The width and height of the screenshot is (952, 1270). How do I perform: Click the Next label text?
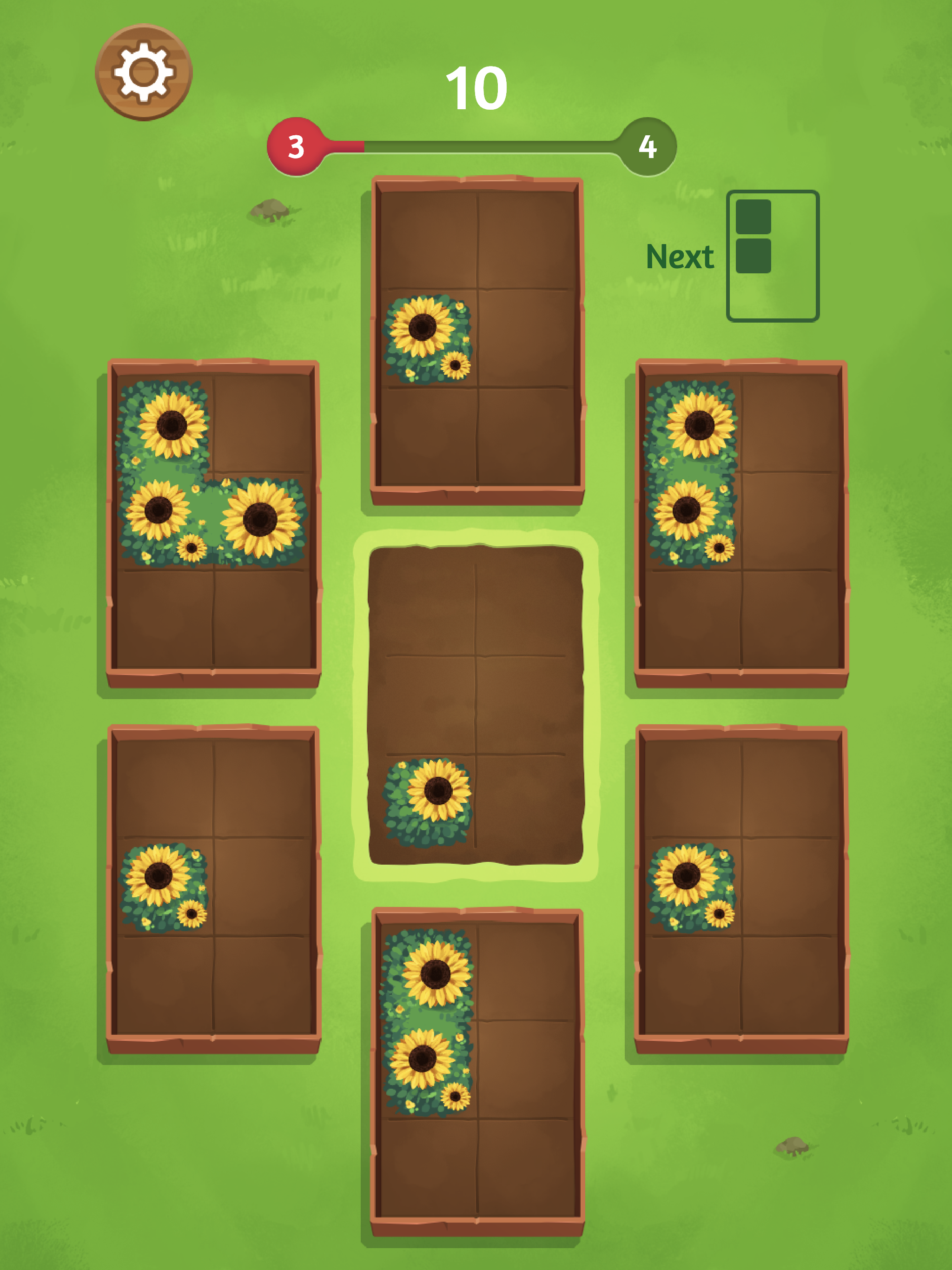681,257
